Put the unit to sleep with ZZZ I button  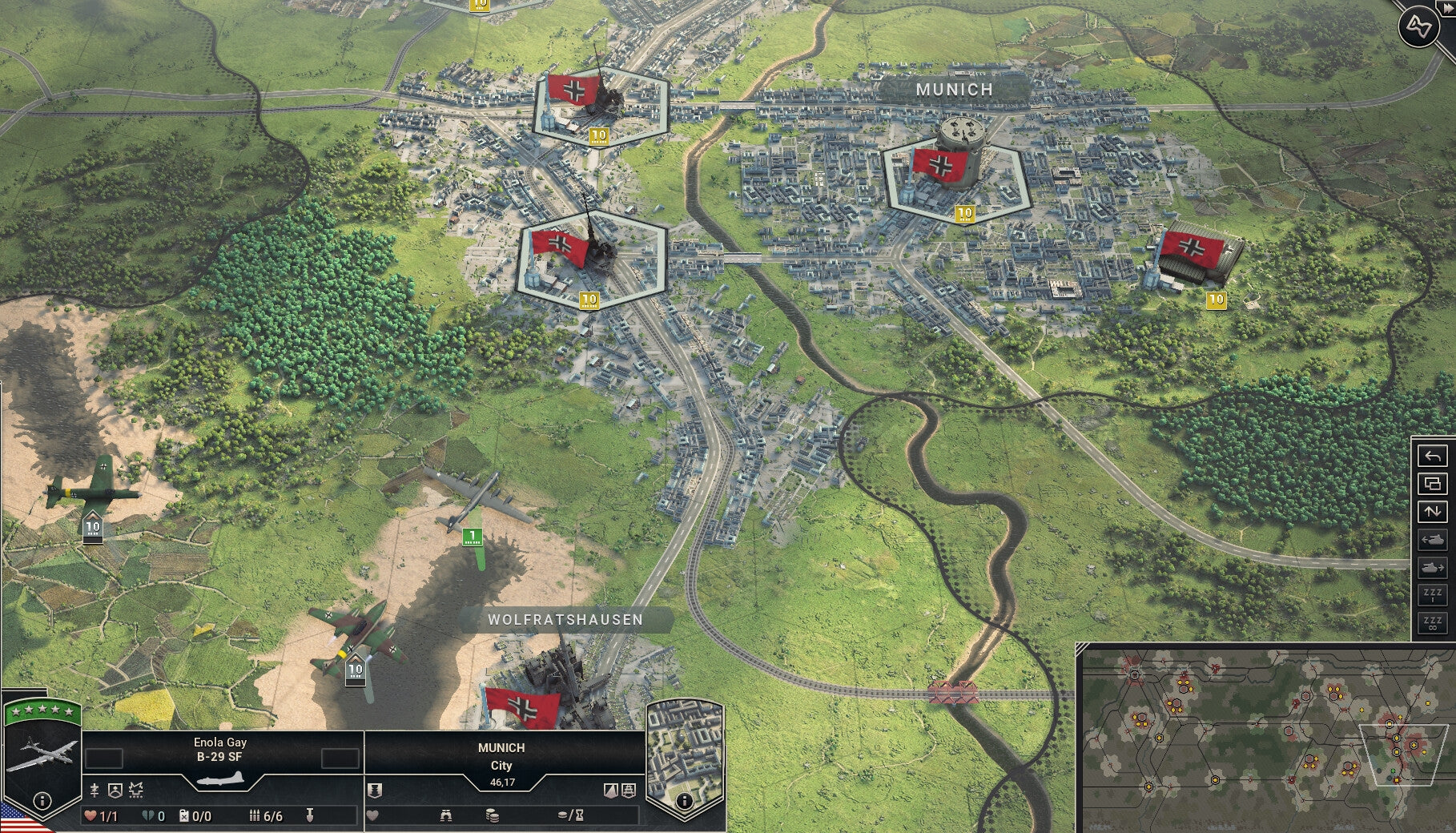(1434, 594)
